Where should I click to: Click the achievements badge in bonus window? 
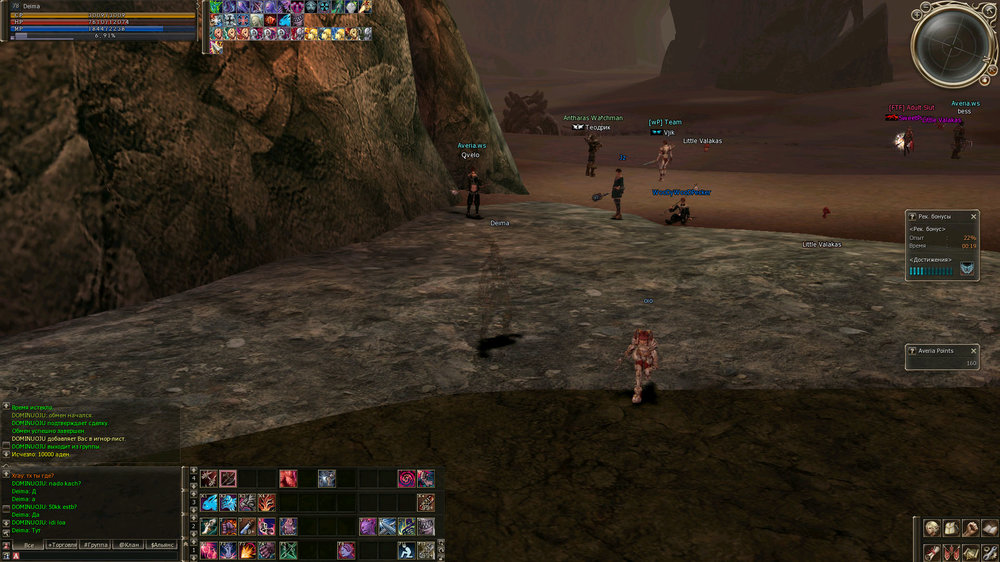967,269
